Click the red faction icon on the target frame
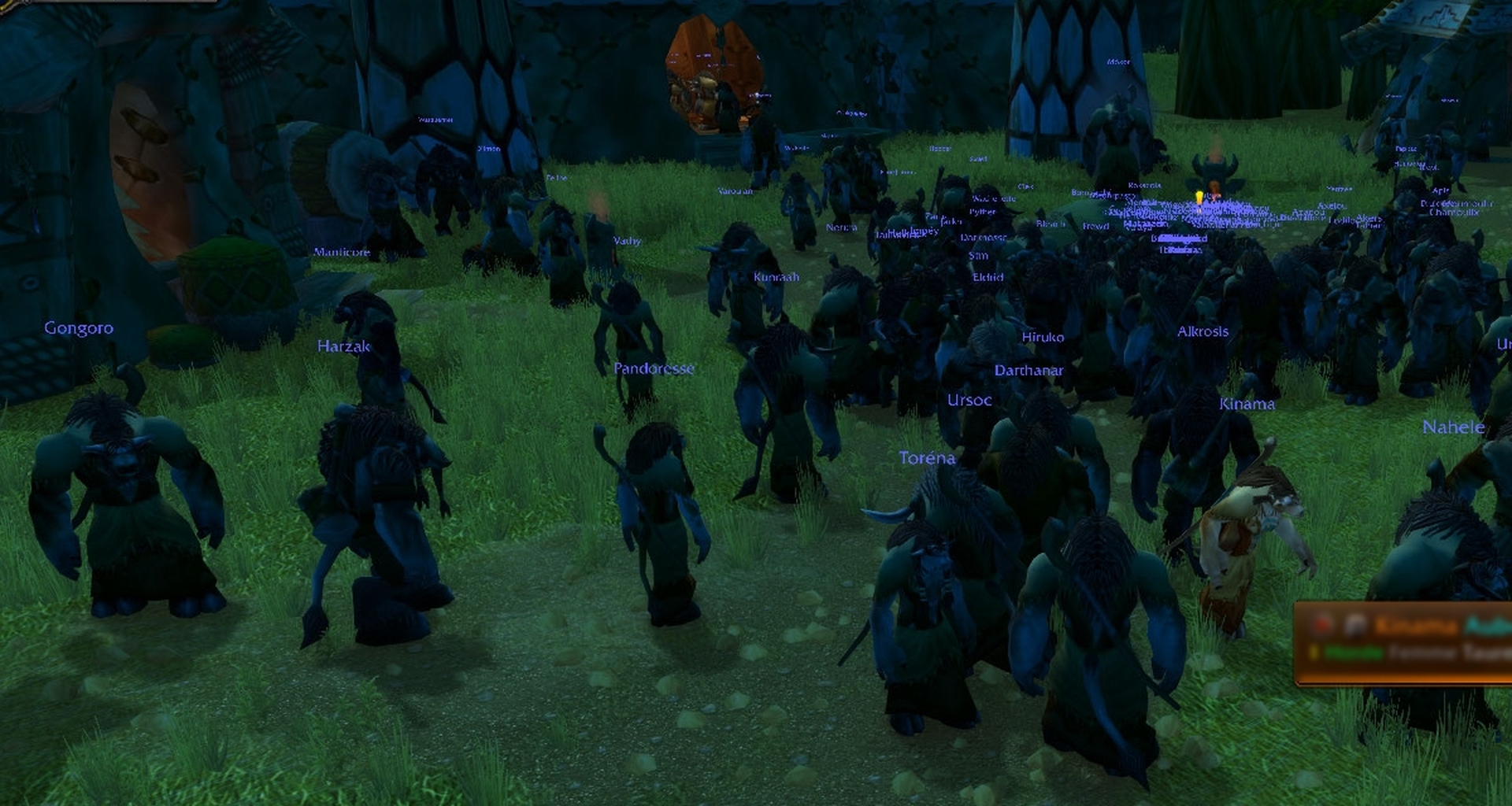The image size is (1512, 806). [x=1321, y=624]
